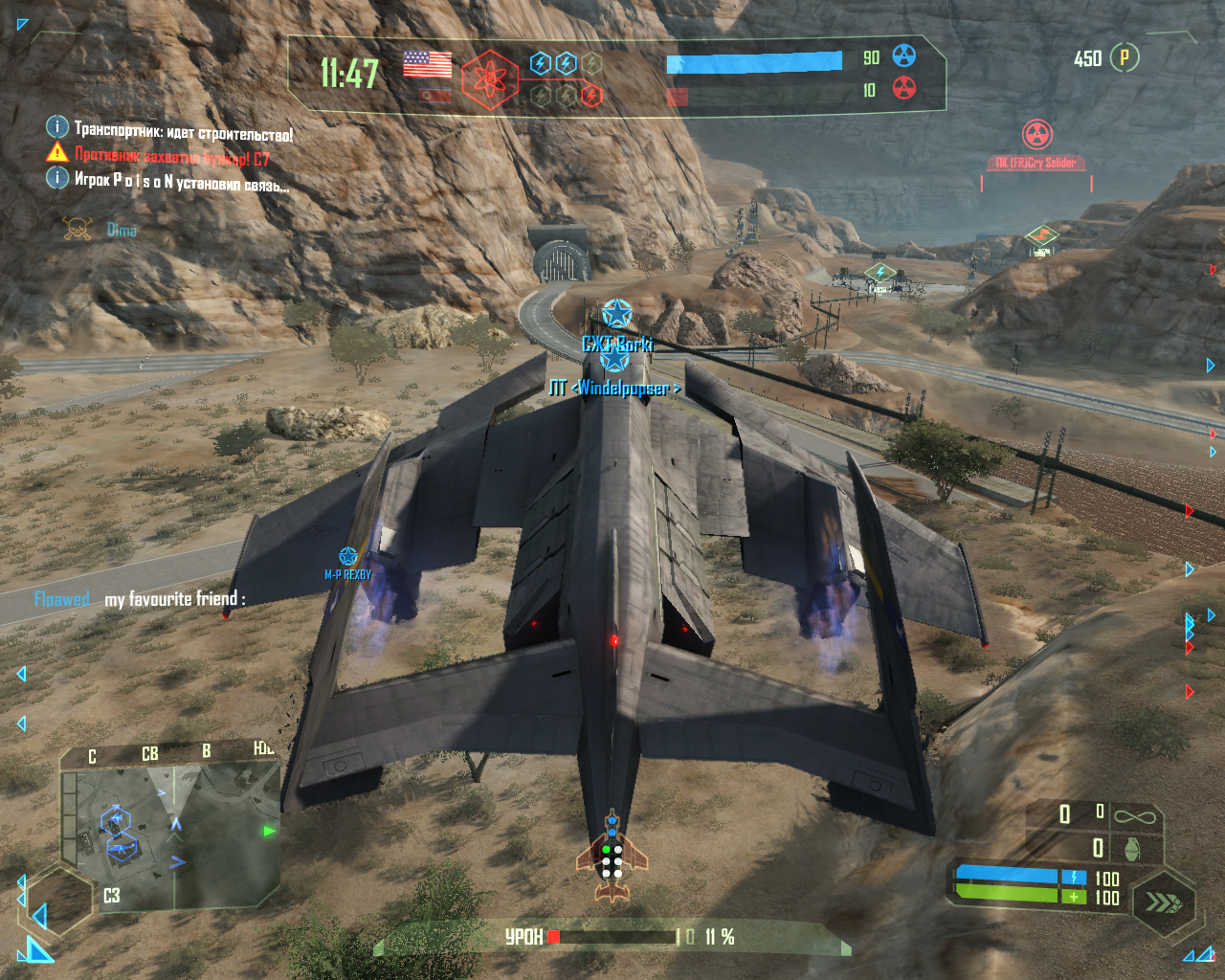This screenshot has height=980, width=1225.
Task: Click the US flag team icon
Action: tap(427, 64)
